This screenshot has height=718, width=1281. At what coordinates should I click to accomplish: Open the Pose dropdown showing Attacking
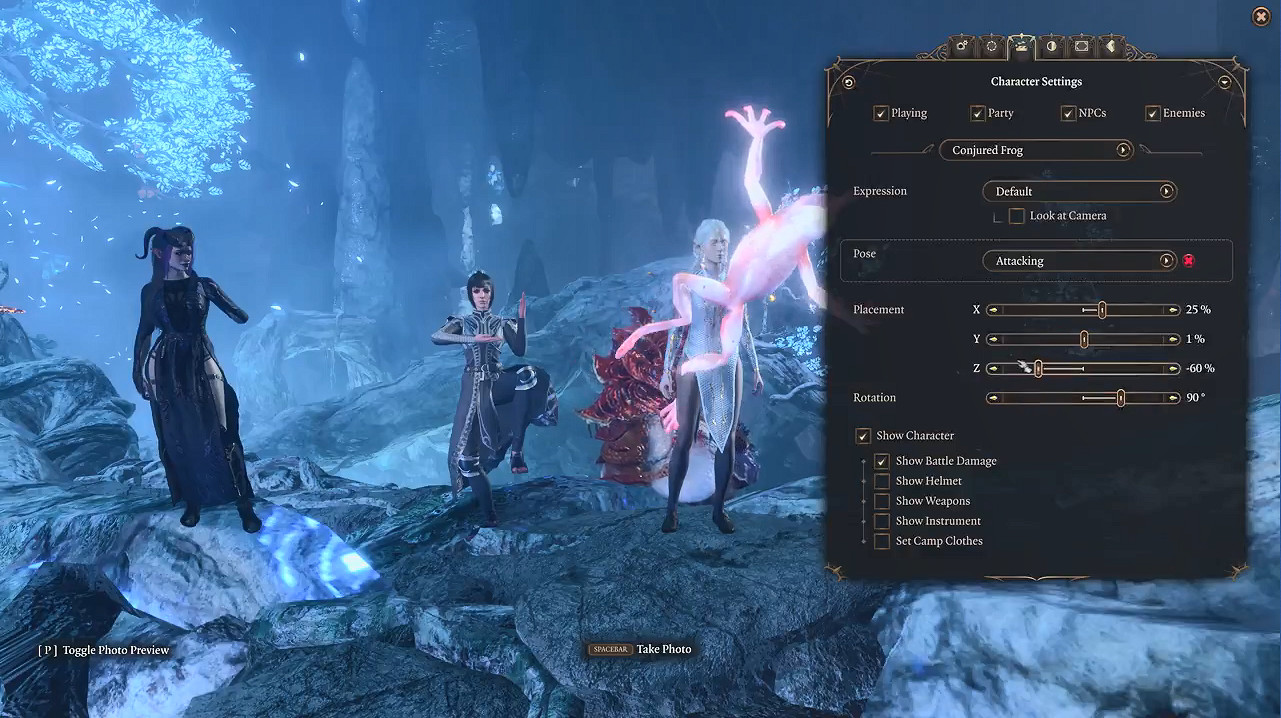click(x=1079, y=261)
